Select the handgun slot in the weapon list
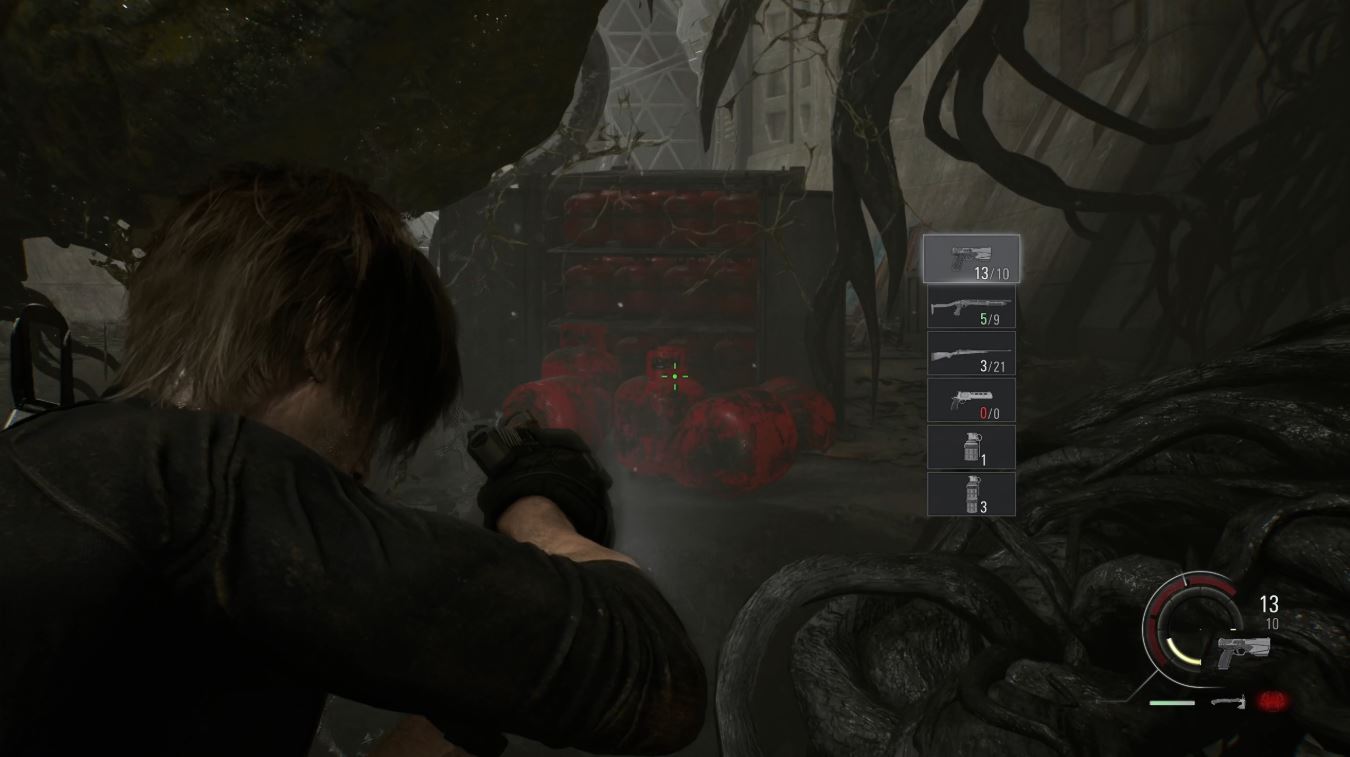 971,258
